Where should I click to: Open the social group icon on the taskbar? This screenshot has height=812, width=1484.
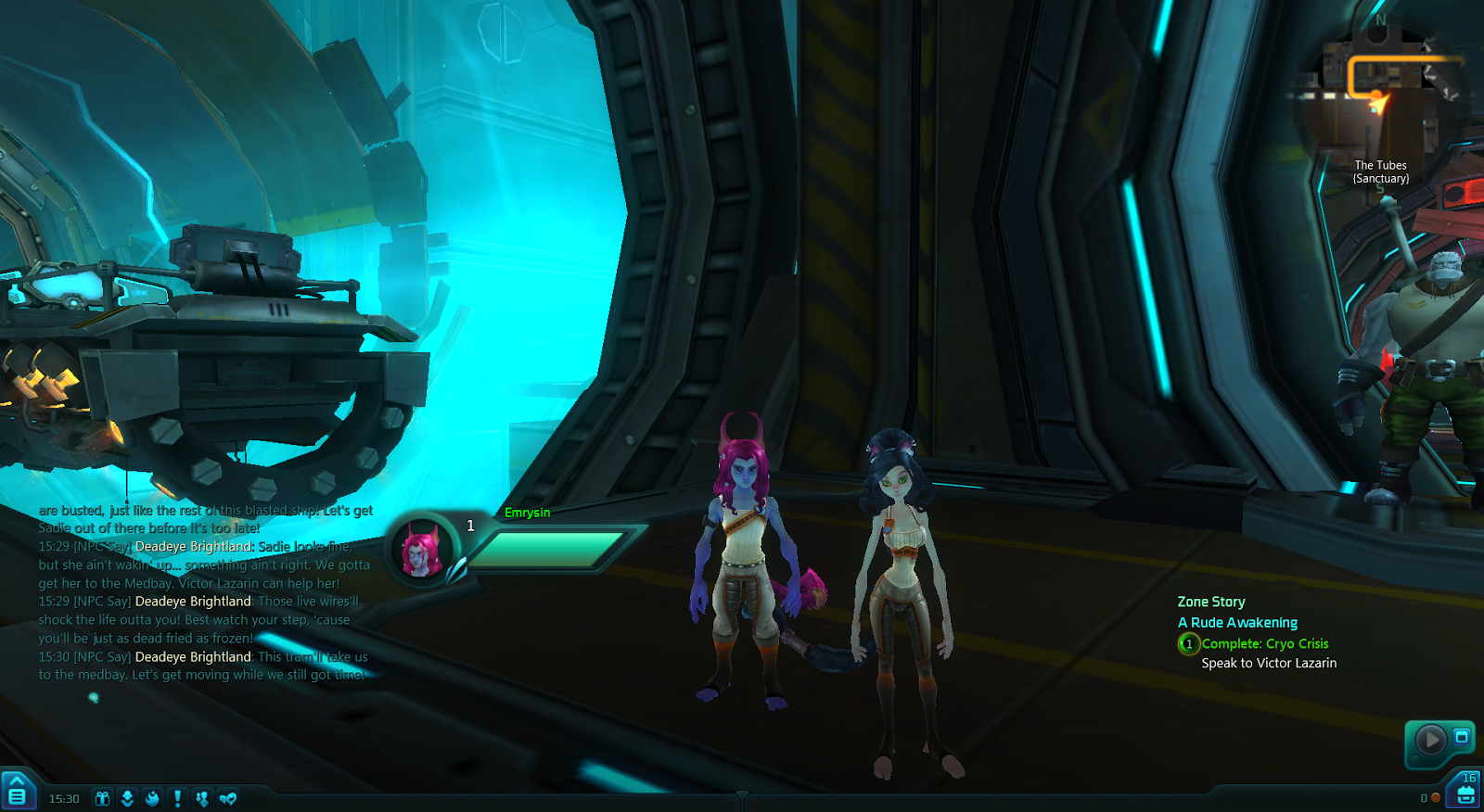(202, 795)
